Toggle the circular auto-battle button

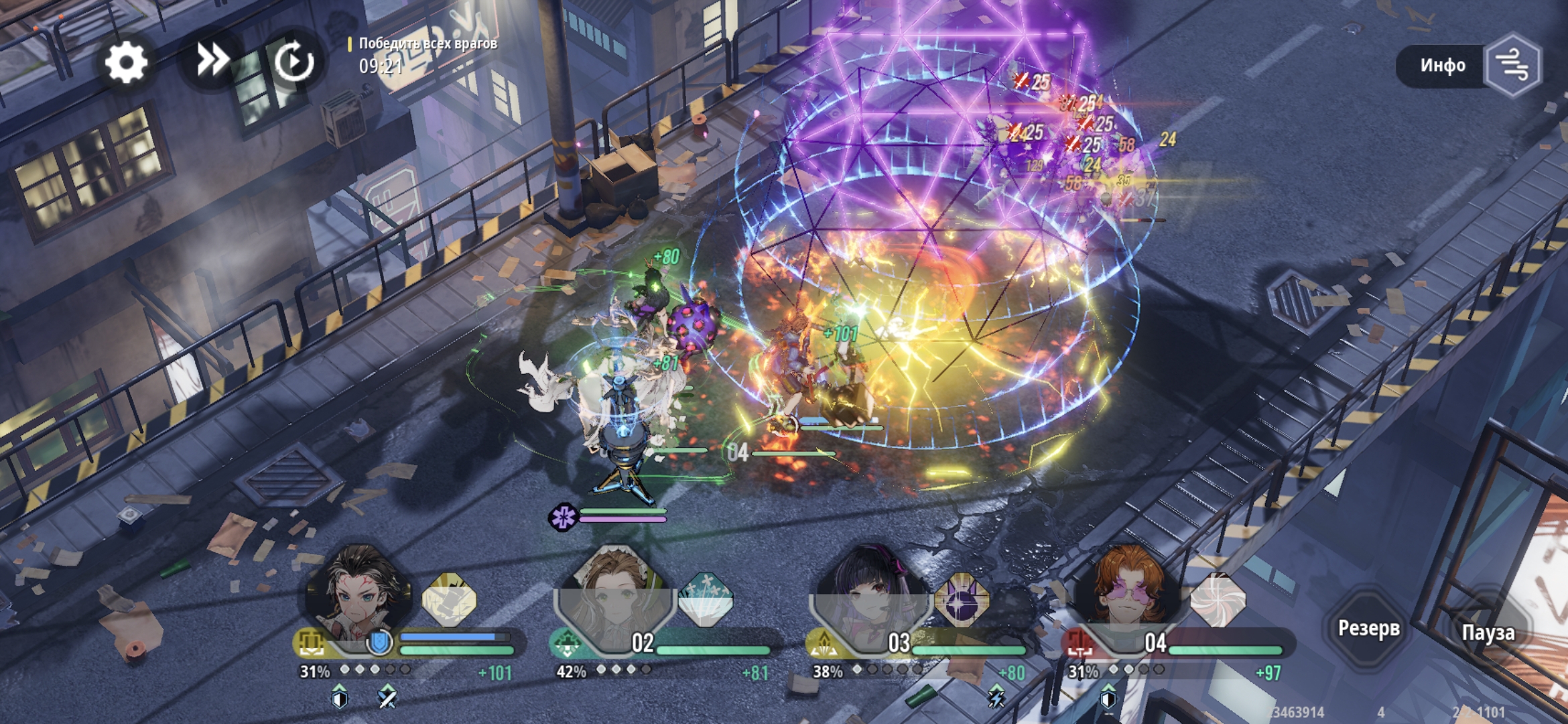[294, 62]
